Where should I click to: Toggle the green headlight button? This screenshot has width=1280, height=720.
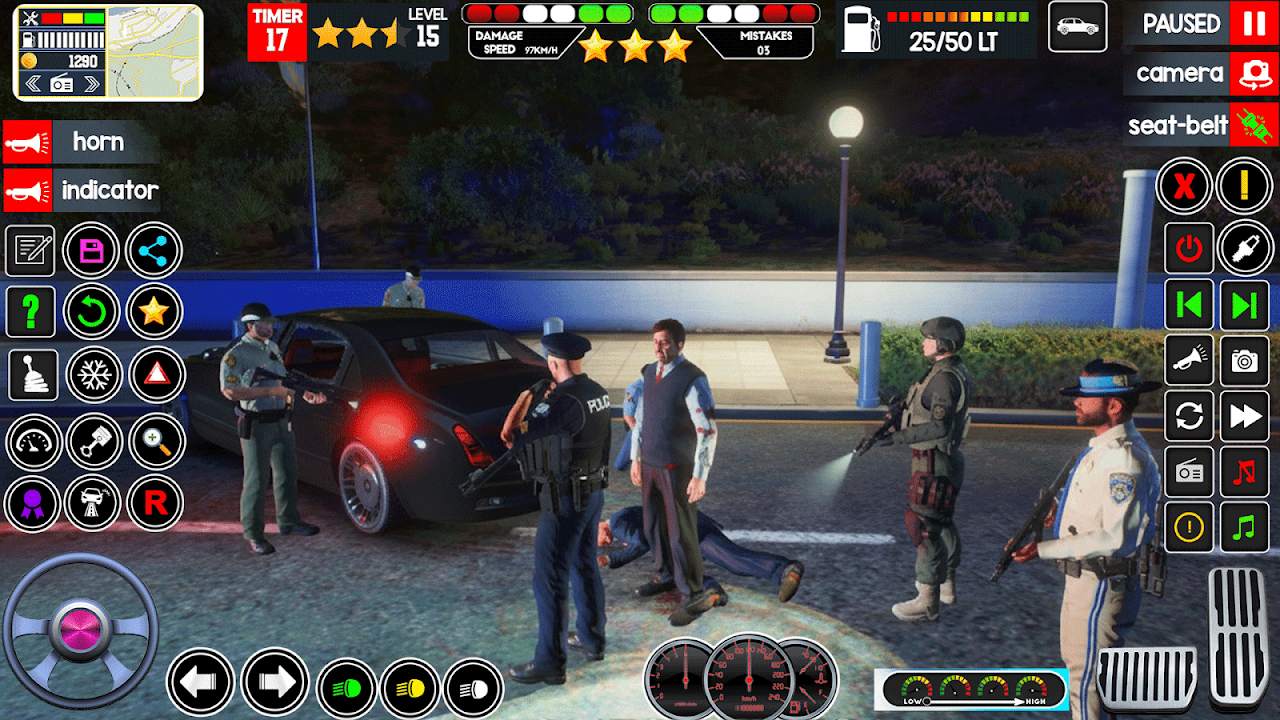pyautogui.click(x=345, y=688)
